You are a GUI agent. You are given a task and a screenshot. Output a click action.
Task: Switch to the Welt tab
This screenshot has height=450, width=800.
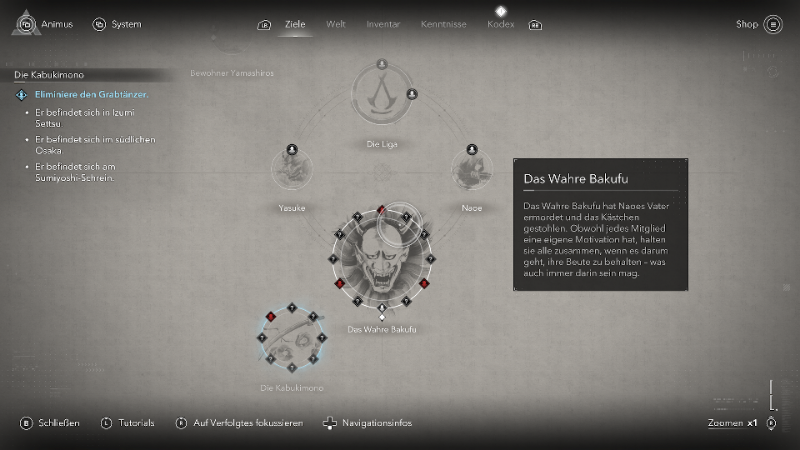click(x=336, y=24)
